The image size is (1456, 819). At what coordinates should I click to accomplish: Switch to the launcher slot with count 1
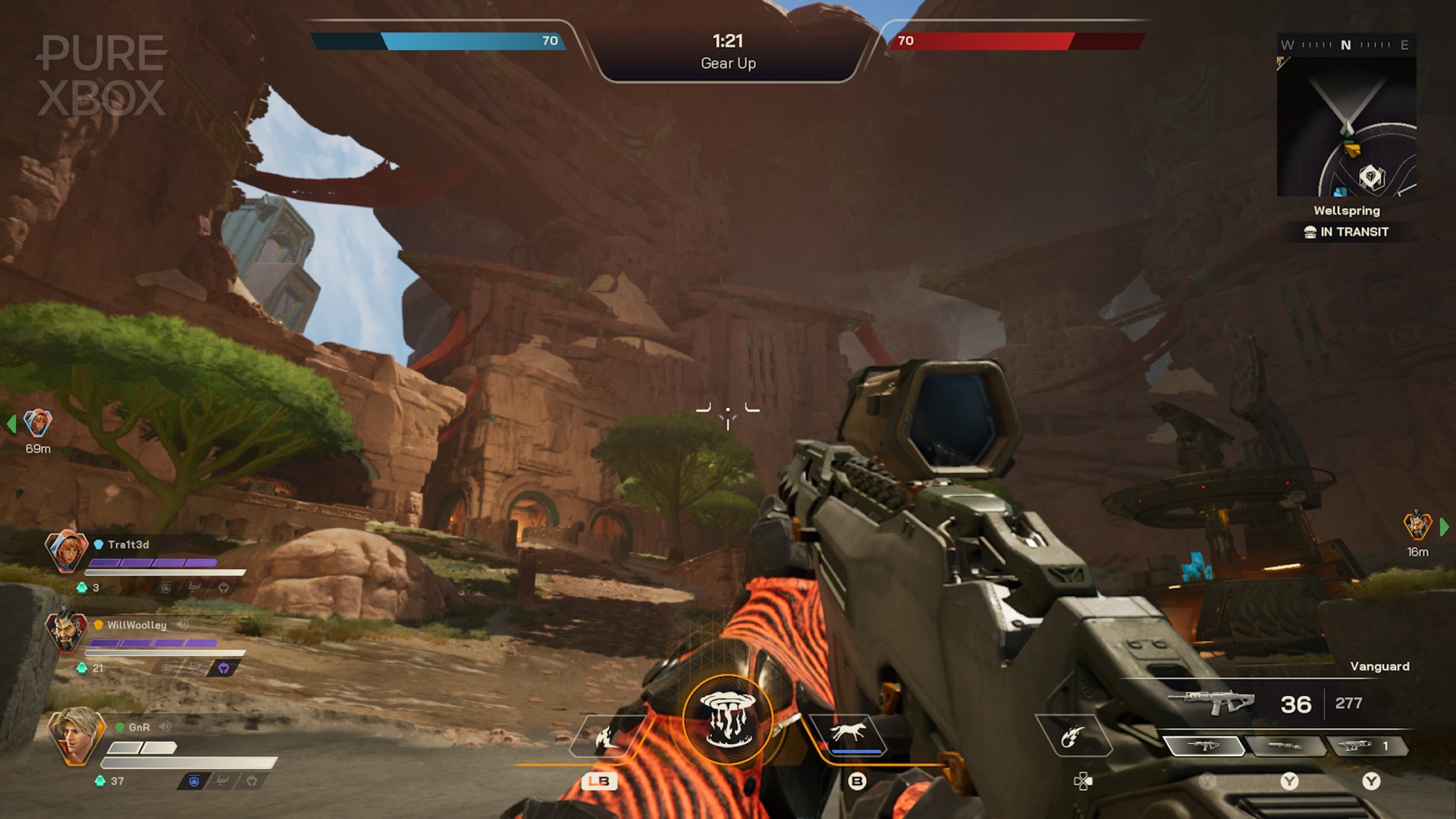point(1367,747)
